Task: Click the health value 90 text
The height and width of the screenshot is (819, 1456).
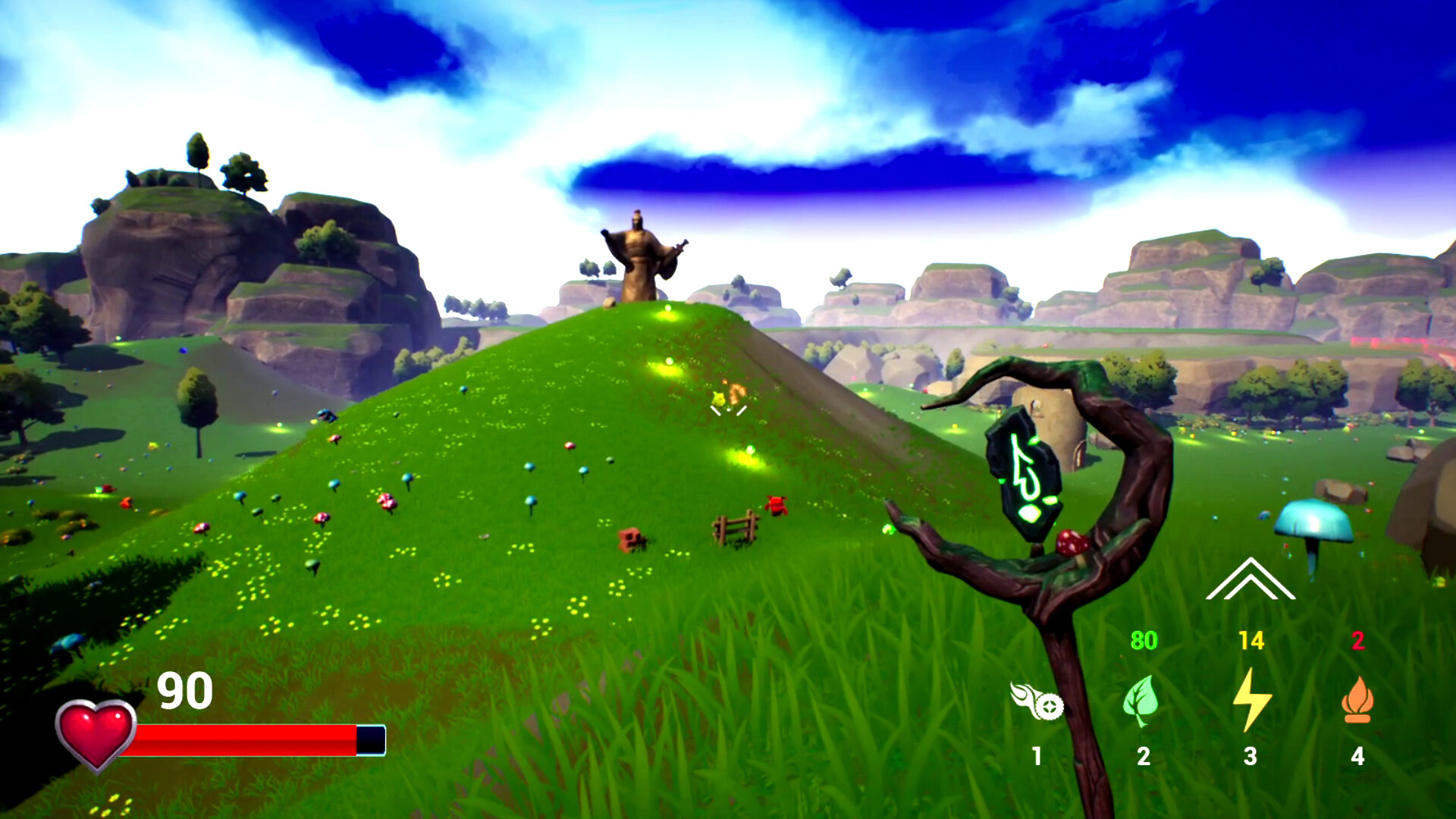Action: click(x=184, y=690)
